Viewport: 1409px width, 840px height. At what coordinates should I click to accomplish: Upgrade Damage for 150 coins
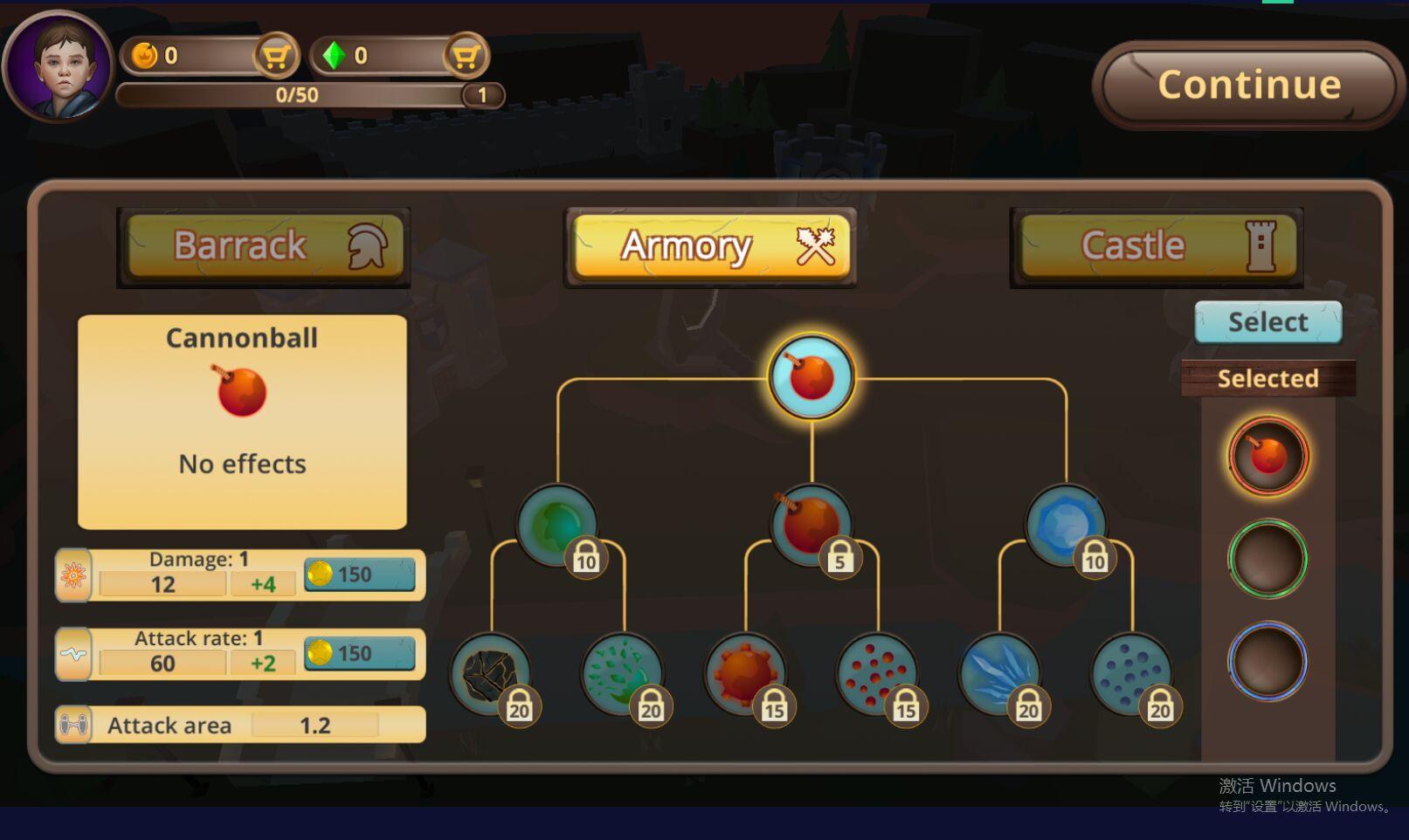click(359, 575)
